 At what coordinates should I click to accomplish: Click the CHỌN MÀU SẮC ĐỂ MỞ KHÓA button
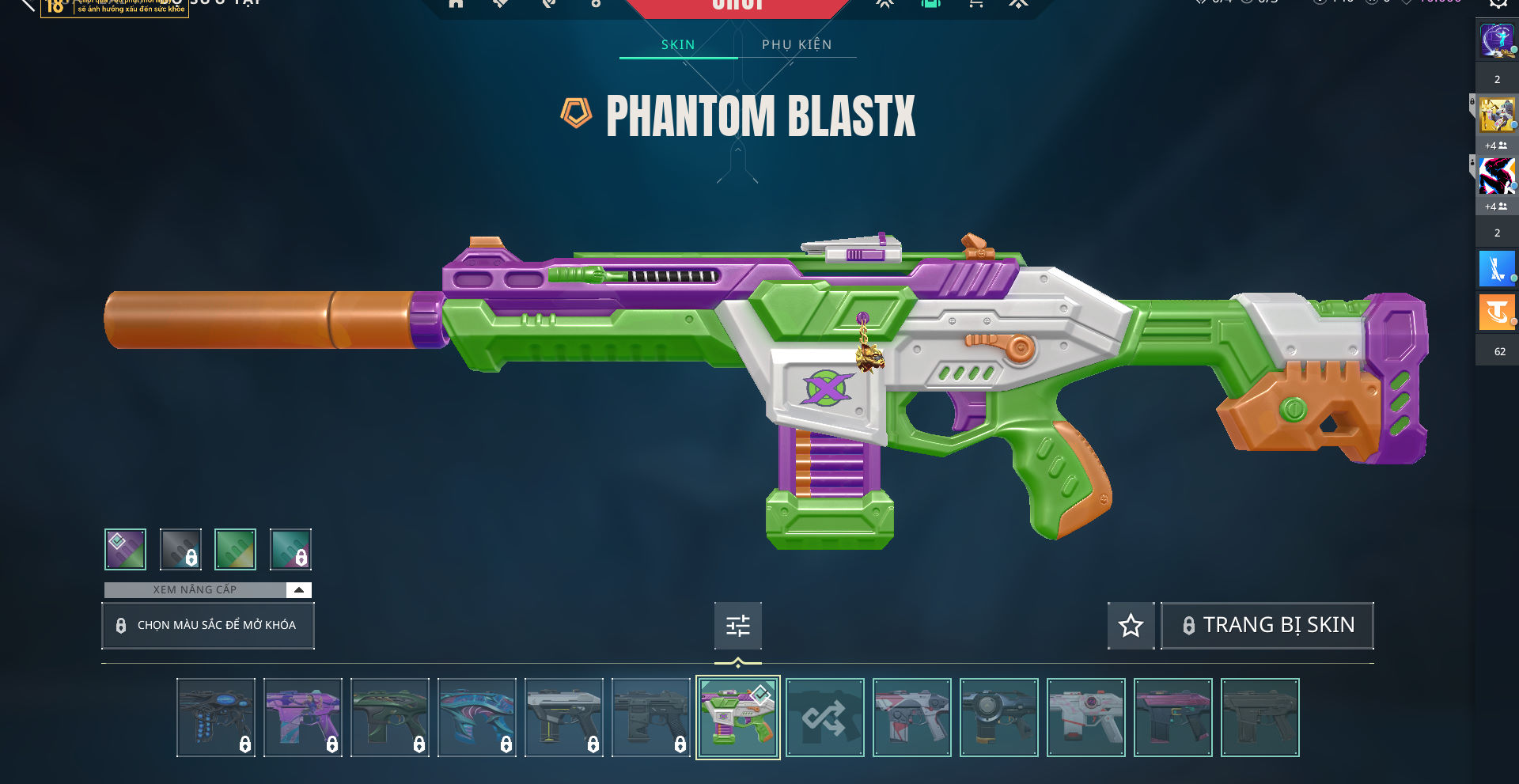[208, 626]
